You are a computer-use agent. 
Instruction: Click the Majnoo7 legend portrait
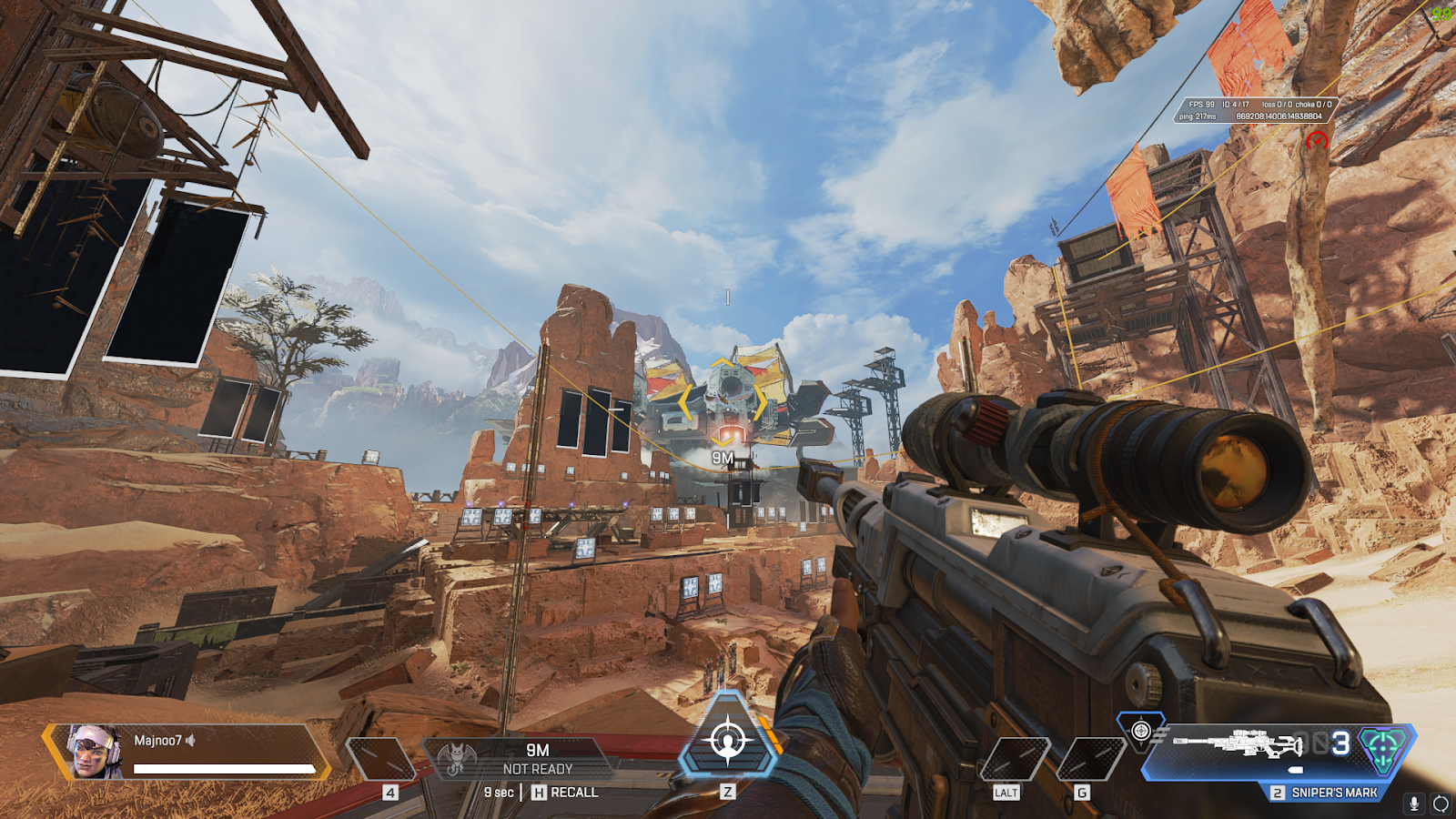pyautogui.click(x=96, y=752)
